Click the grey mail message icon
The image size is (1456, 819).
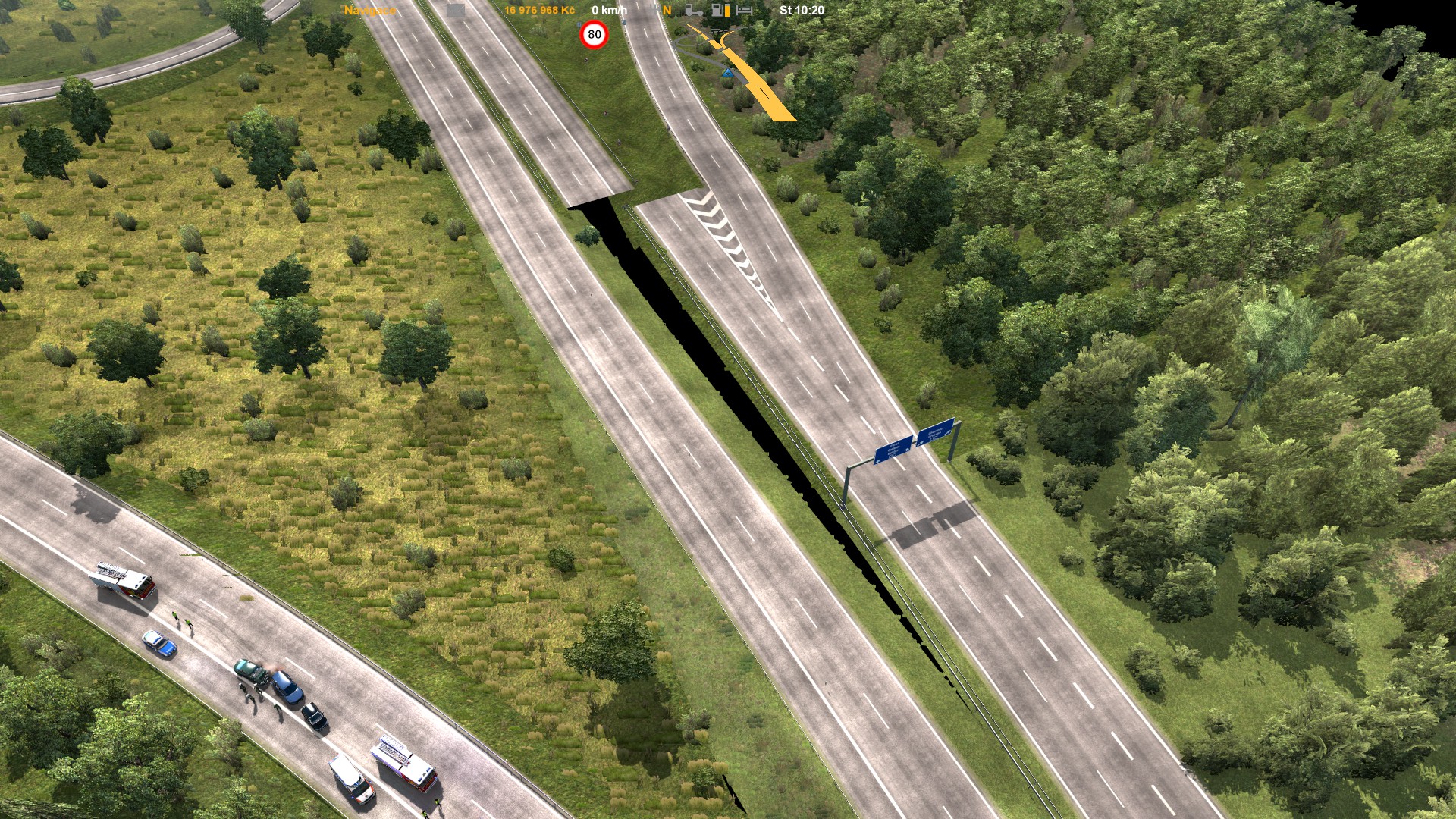(455, 11)
